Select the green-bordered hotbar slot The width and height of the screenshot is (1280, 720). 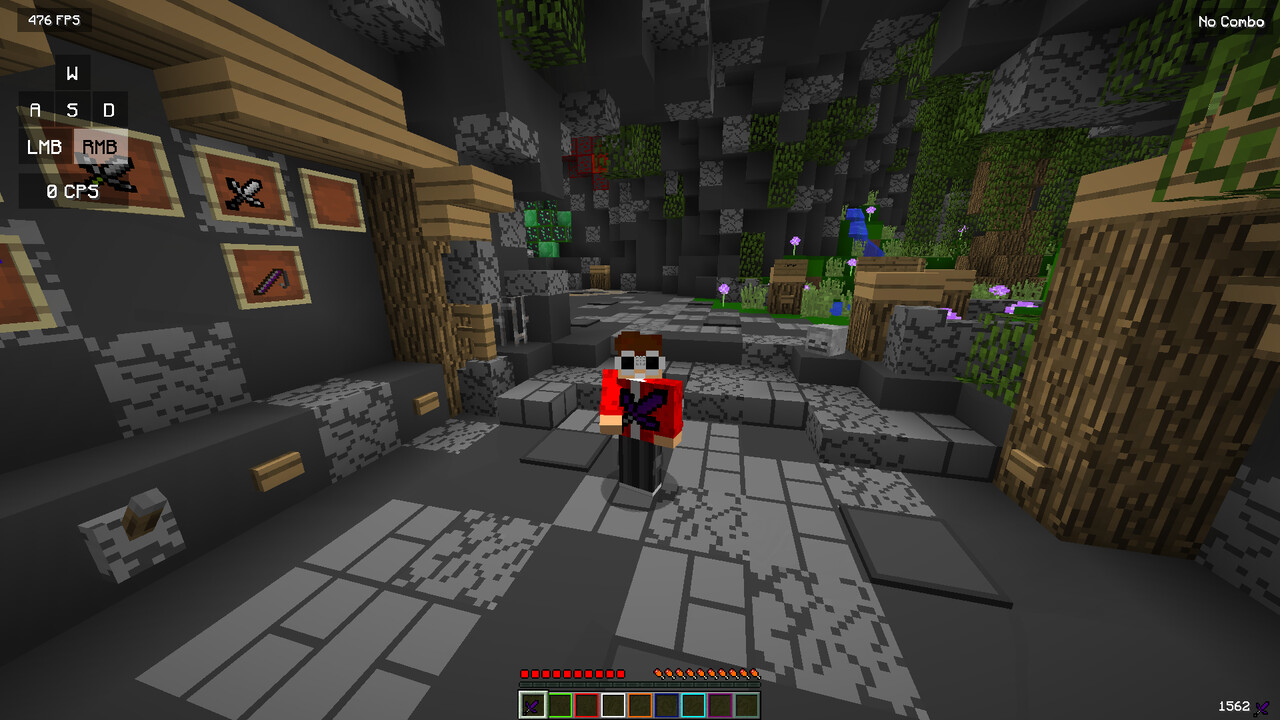560,705
